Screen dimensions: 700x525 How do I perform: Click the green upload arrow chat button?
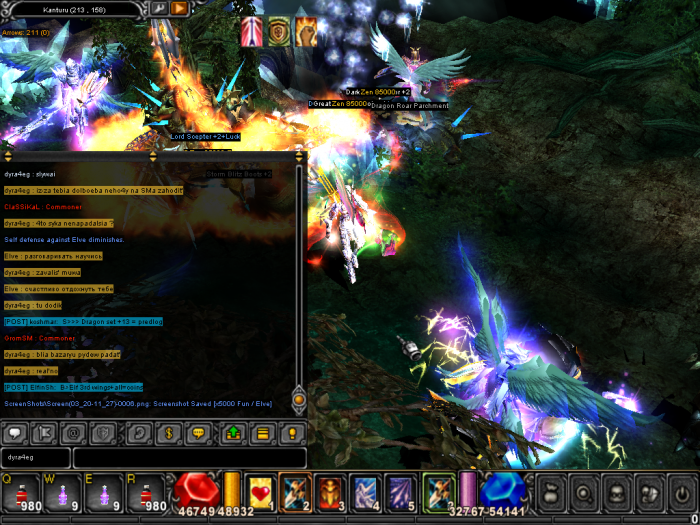coord(233,434)
